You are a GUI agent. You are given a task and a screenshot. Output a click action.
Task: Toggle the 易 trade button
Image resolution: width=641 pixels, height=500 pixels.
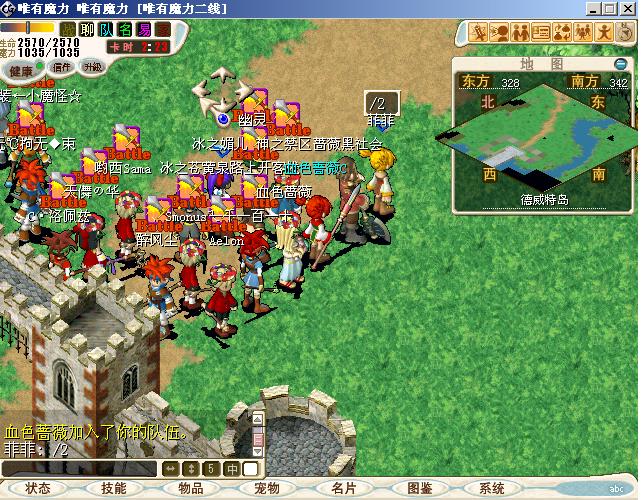tap(145, 30)
